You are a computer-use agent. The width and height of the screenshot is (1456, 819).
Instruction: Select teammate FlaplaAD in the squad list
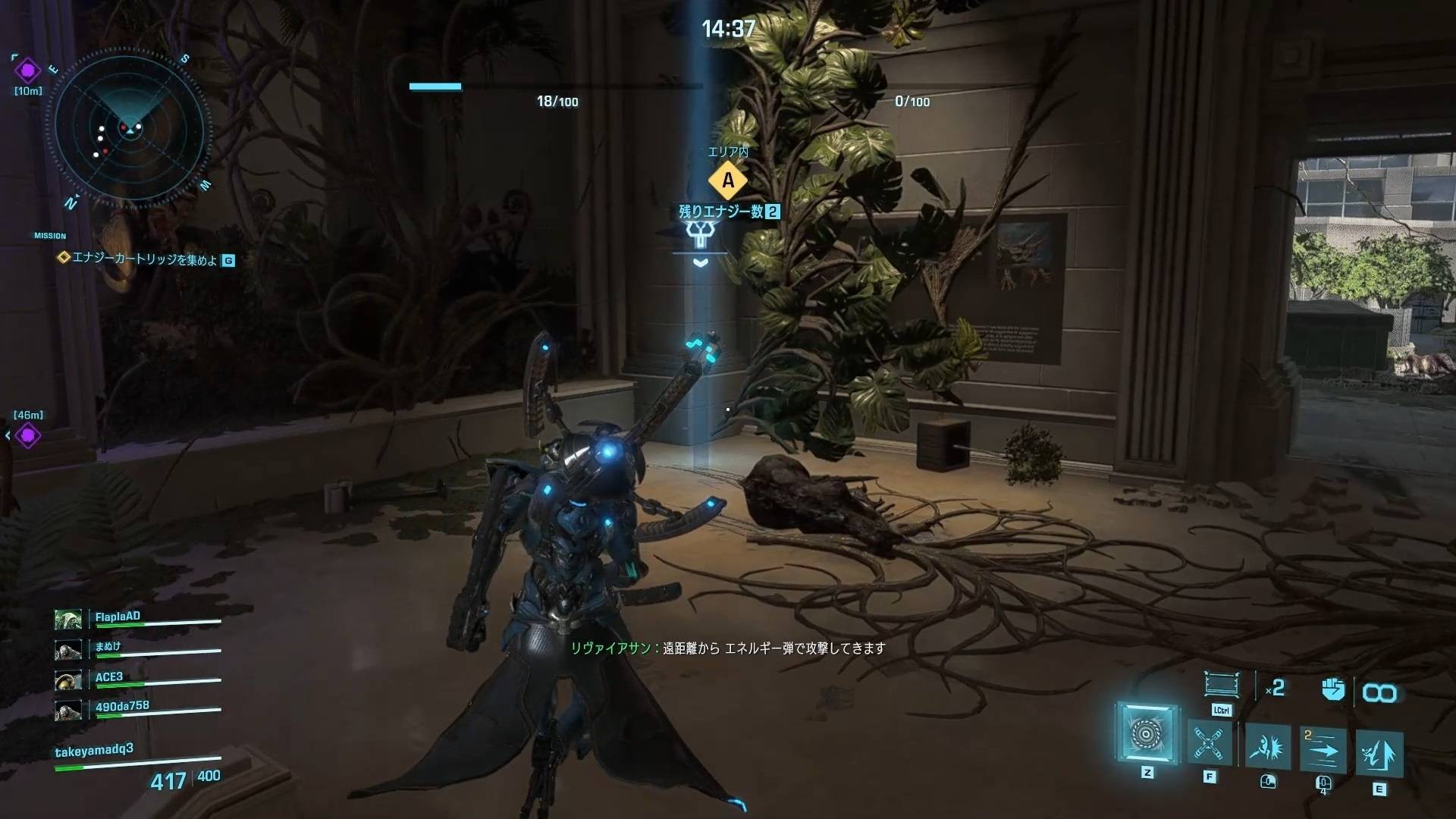(x=118, y=617)
